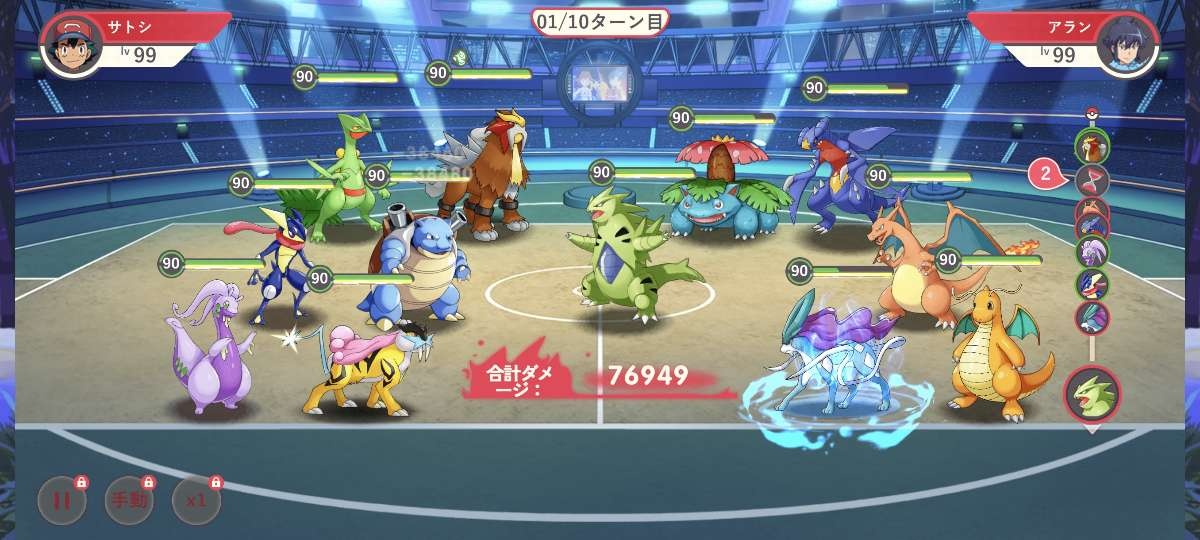Select Entei's icon in the turn order
The width and height of the screenshot is (1200, 540).
coord(1092,147)
